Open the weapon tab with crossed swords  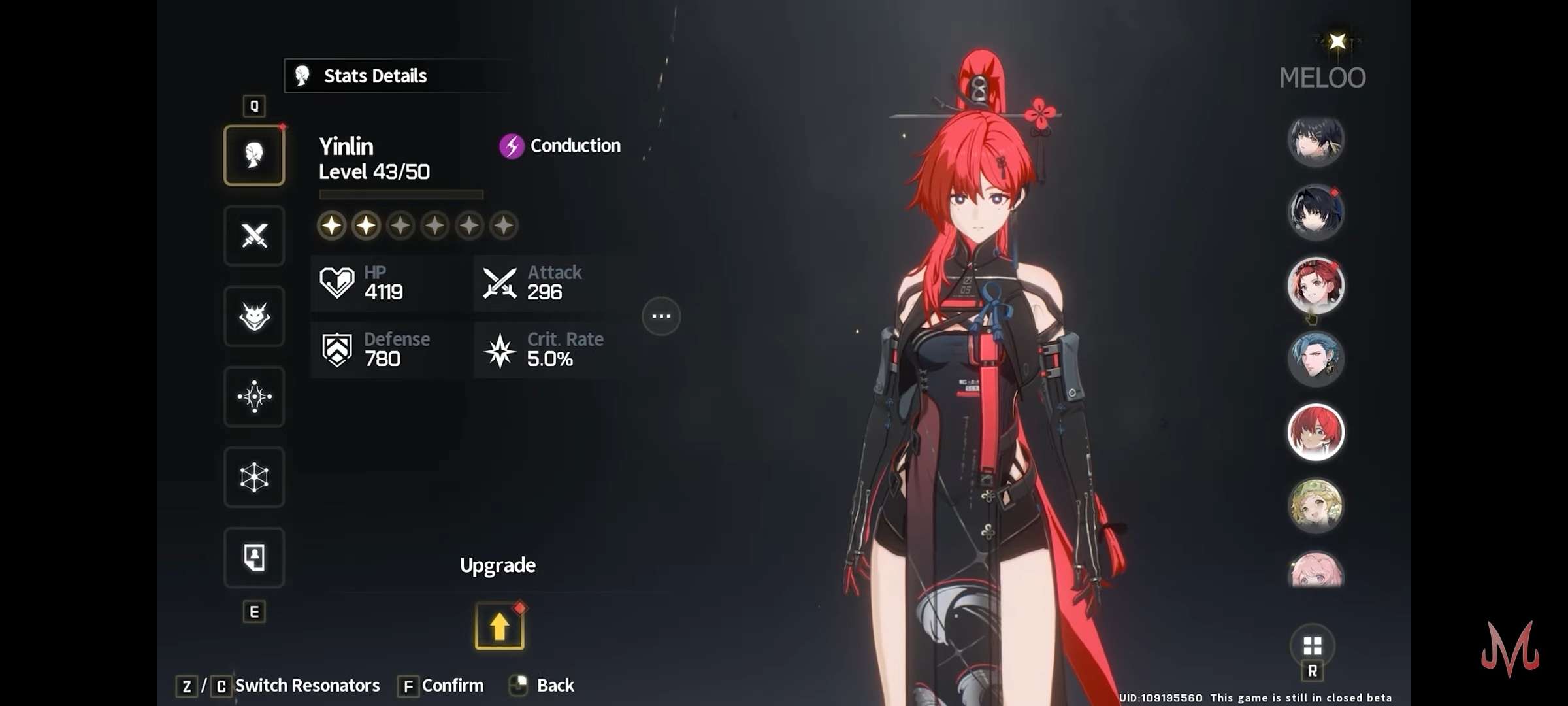[x=254, y=236]
